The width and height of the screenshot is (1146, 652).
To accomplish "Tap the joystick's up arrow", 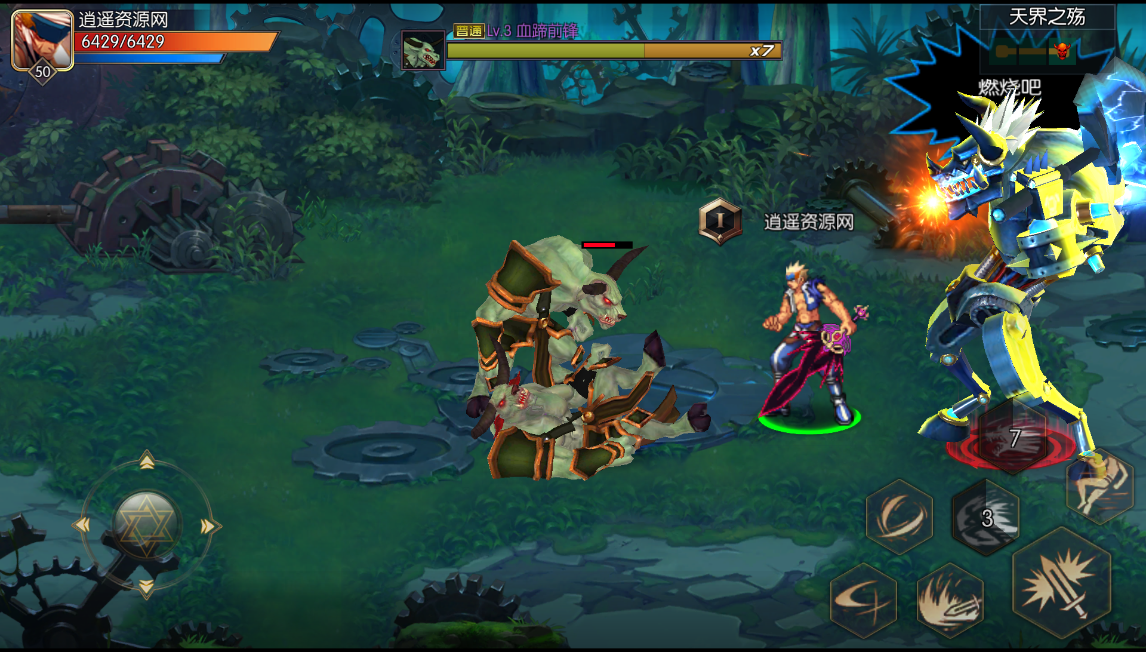I will [x=147, y=461].
